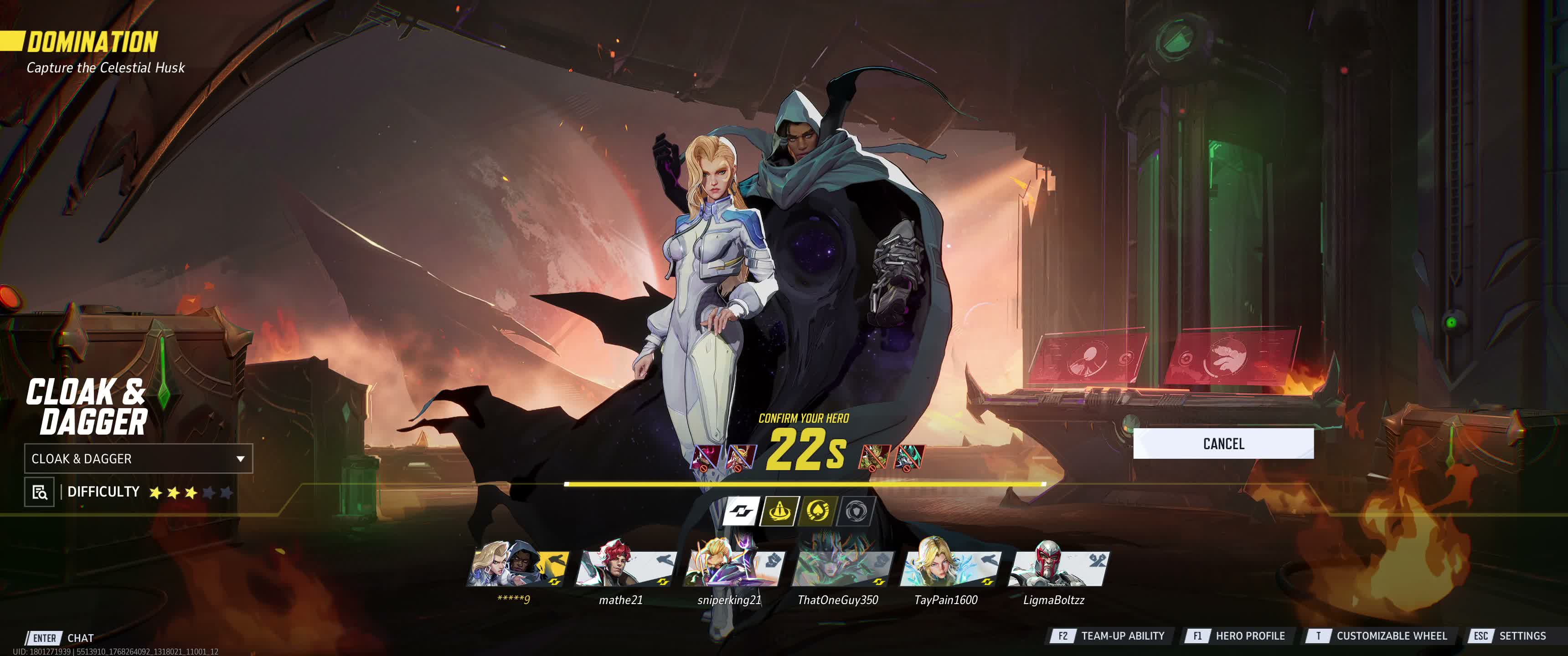Screen dimensions: 1568x656
Task: Open the Hero Profile
Action: click(1236, 636)
